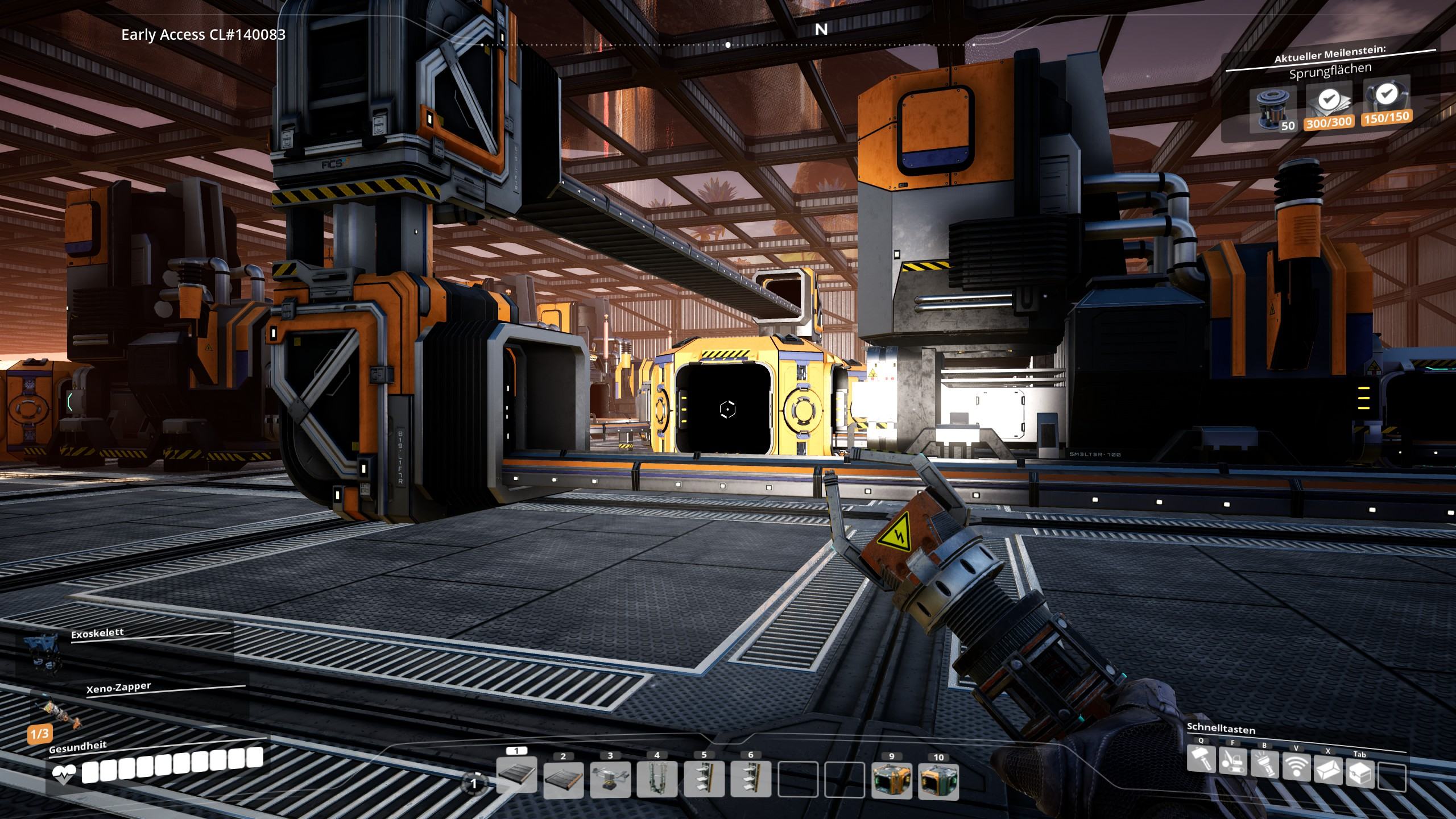The width and height of the screenshot is (1456, 819).
Task: Select the conveyor lift in slot 5
Action: point(704,780)
